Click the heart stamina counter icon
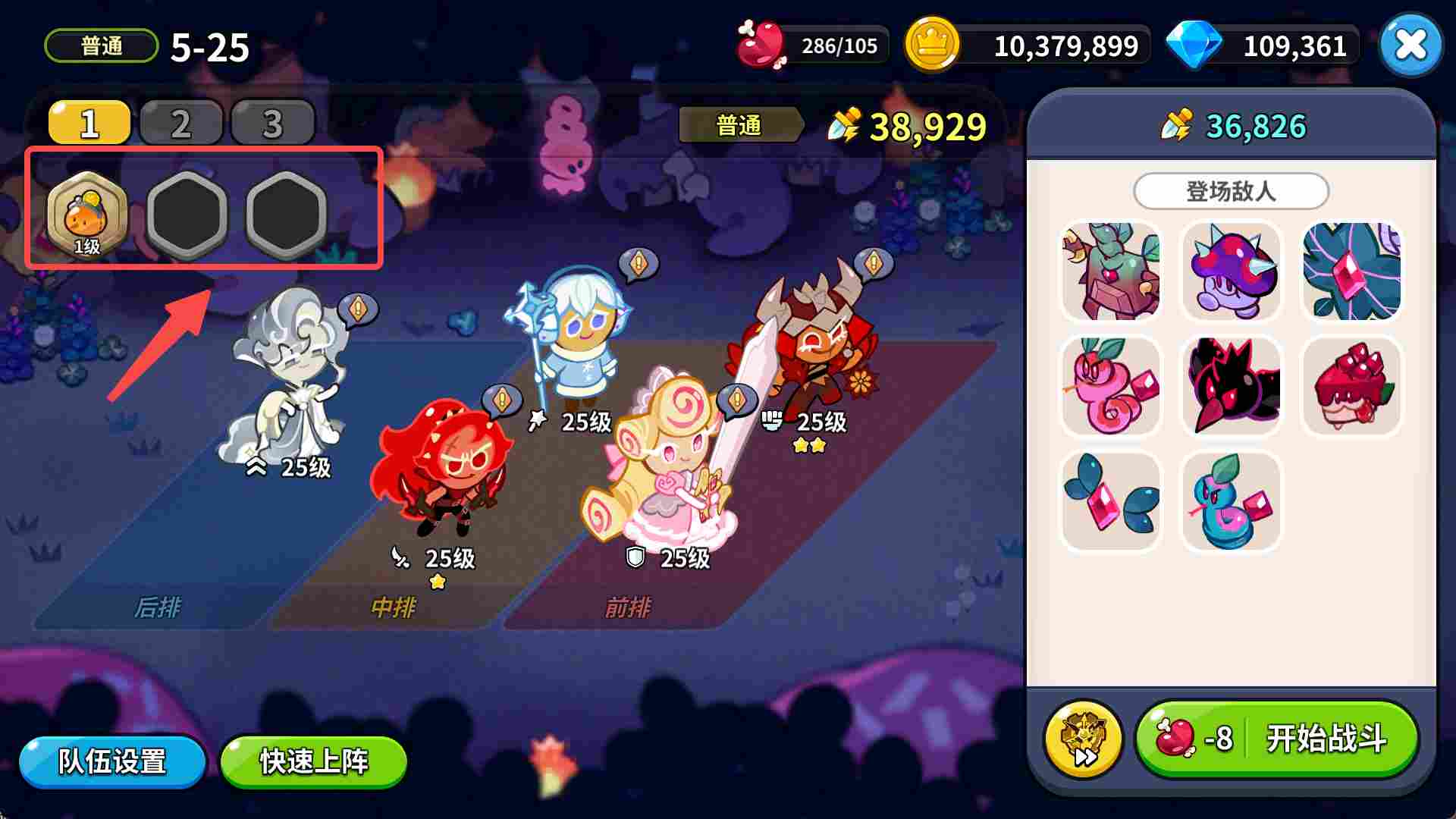 coord(758,45)
